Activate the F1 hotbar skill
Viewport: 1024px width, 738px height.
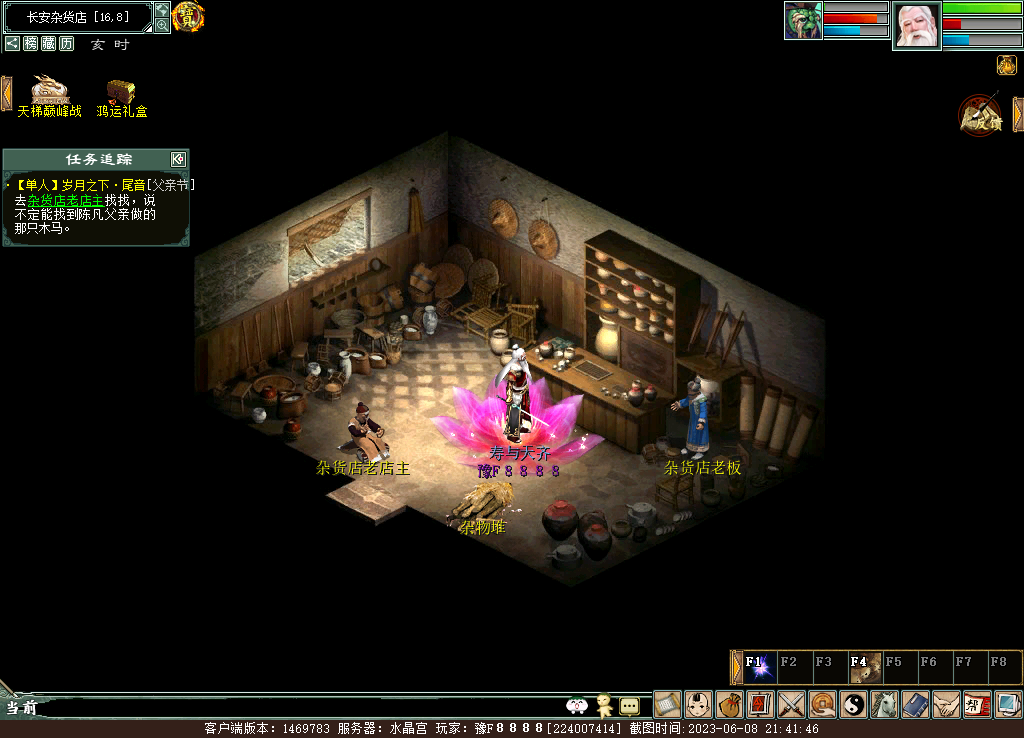coord(761,667)
